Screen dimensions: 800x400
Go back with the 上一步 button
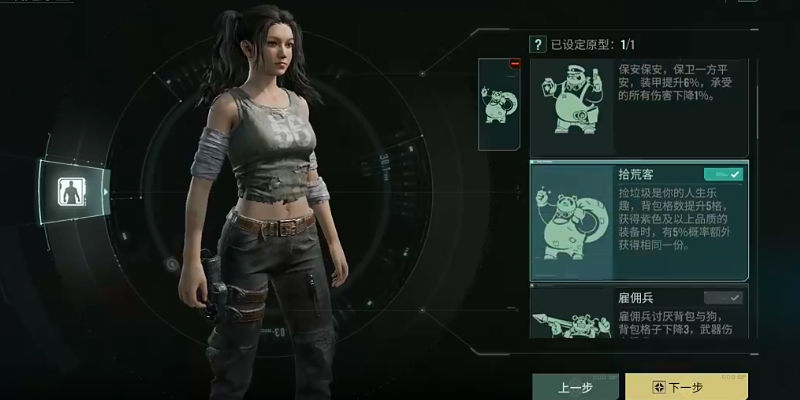point(574,386)
